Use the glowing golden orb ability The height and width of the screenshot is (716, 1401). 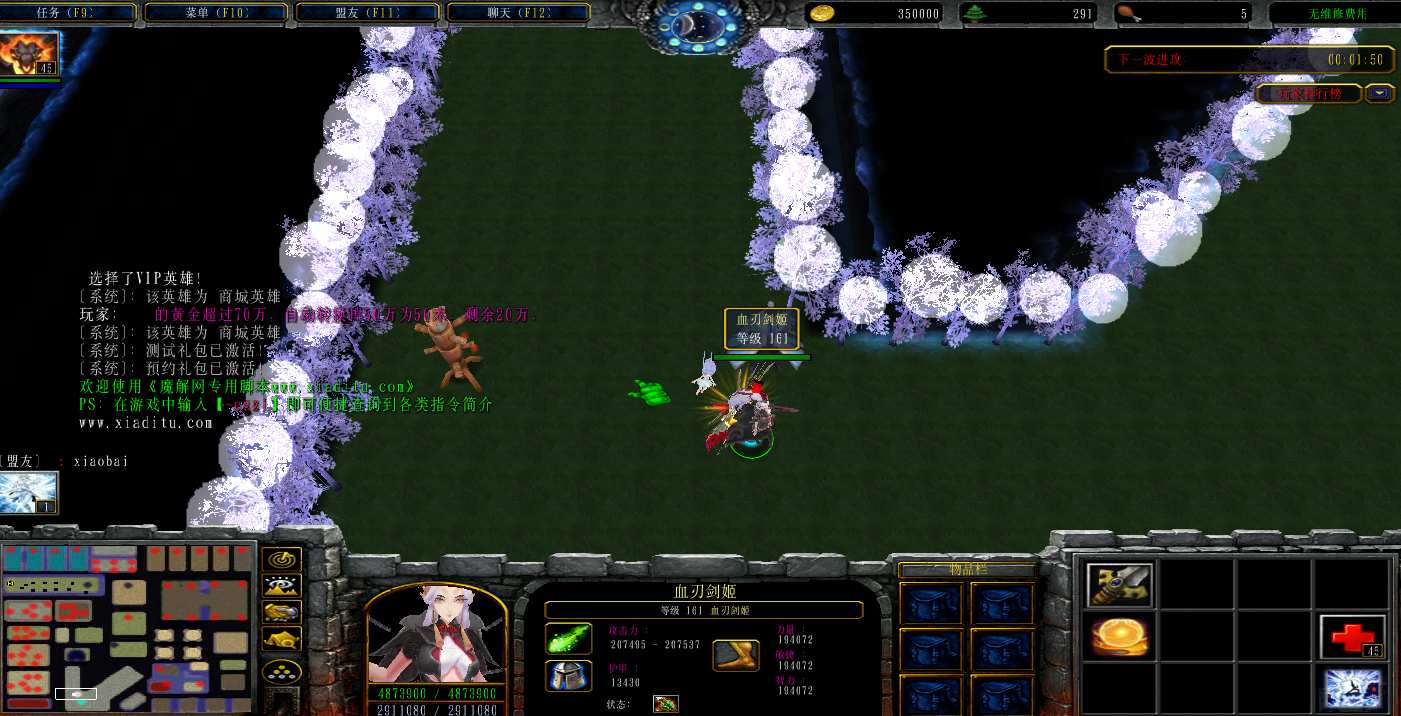(x=1120, y=637)
